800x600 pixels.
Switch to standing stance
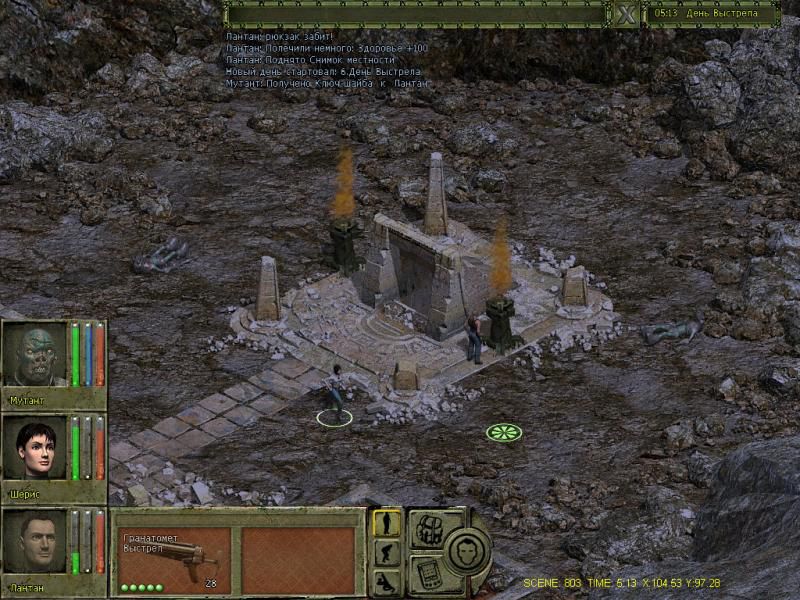click(x=387, y=523)
